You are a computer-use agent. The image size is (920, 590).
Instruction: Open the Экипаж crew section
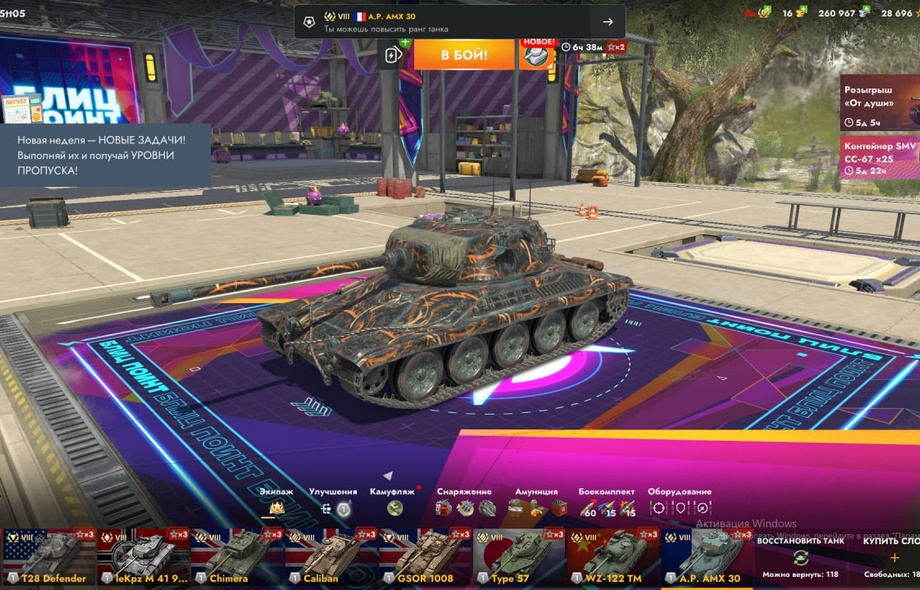277,506
